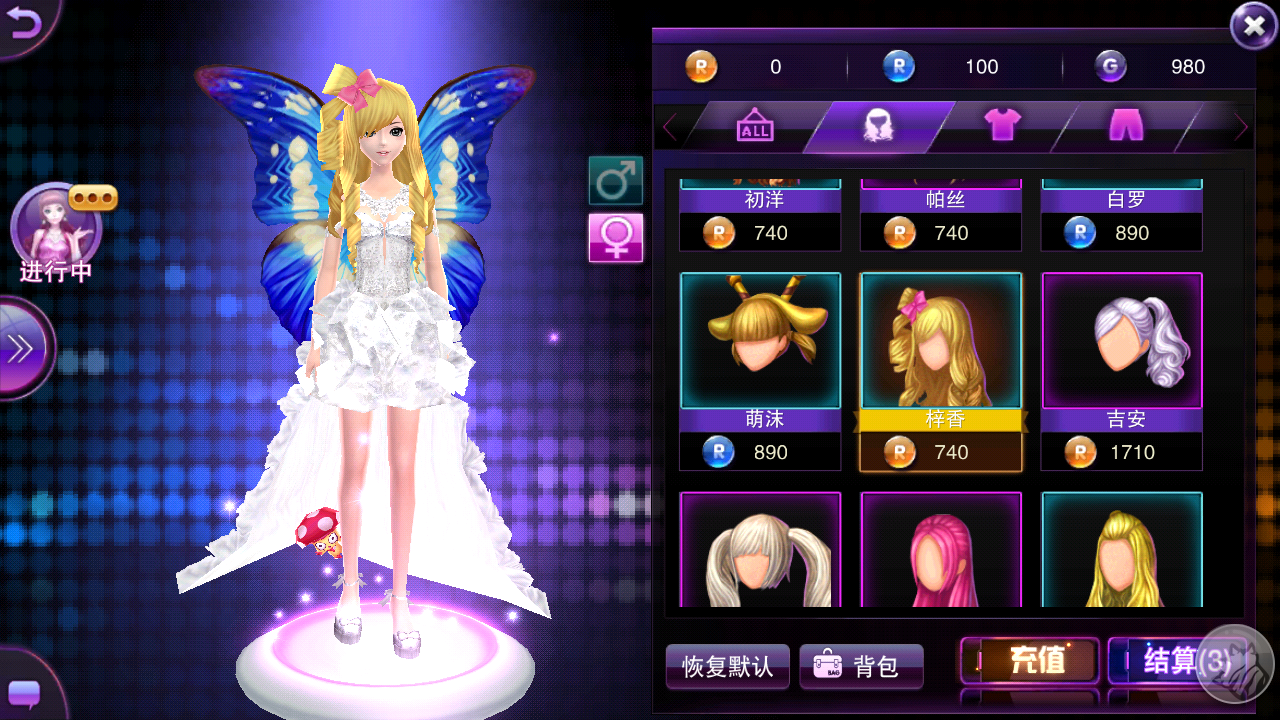Show next categories with the right arrow
Screen dimensions: 1280x720
tap(1241, 128)
